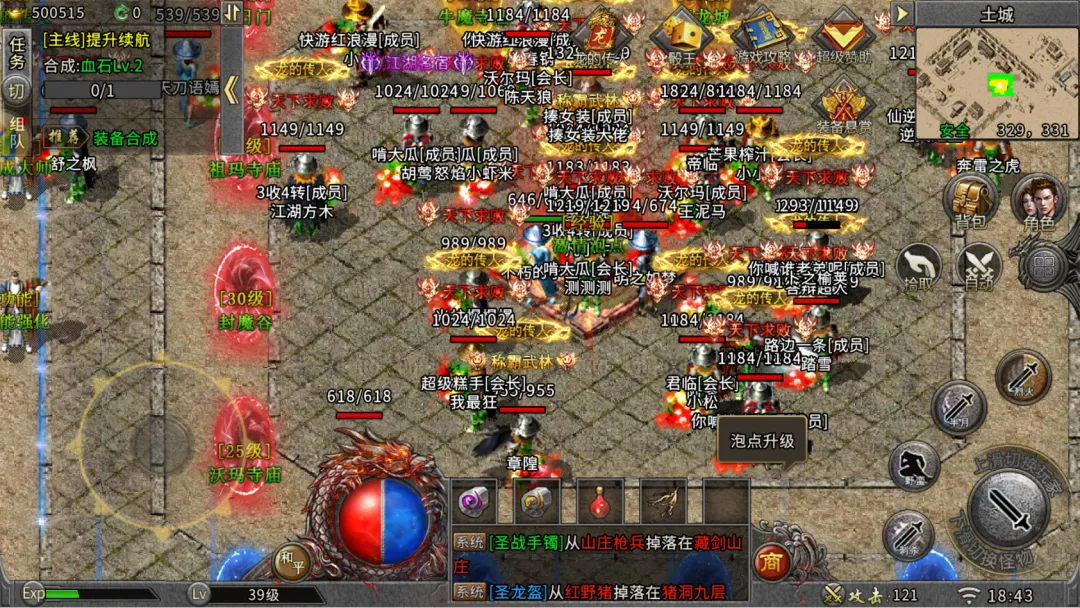The height and width of the screenshot is (608, 1080).
Task: Open the 角色 character sheet
Action: (1038, 200)
